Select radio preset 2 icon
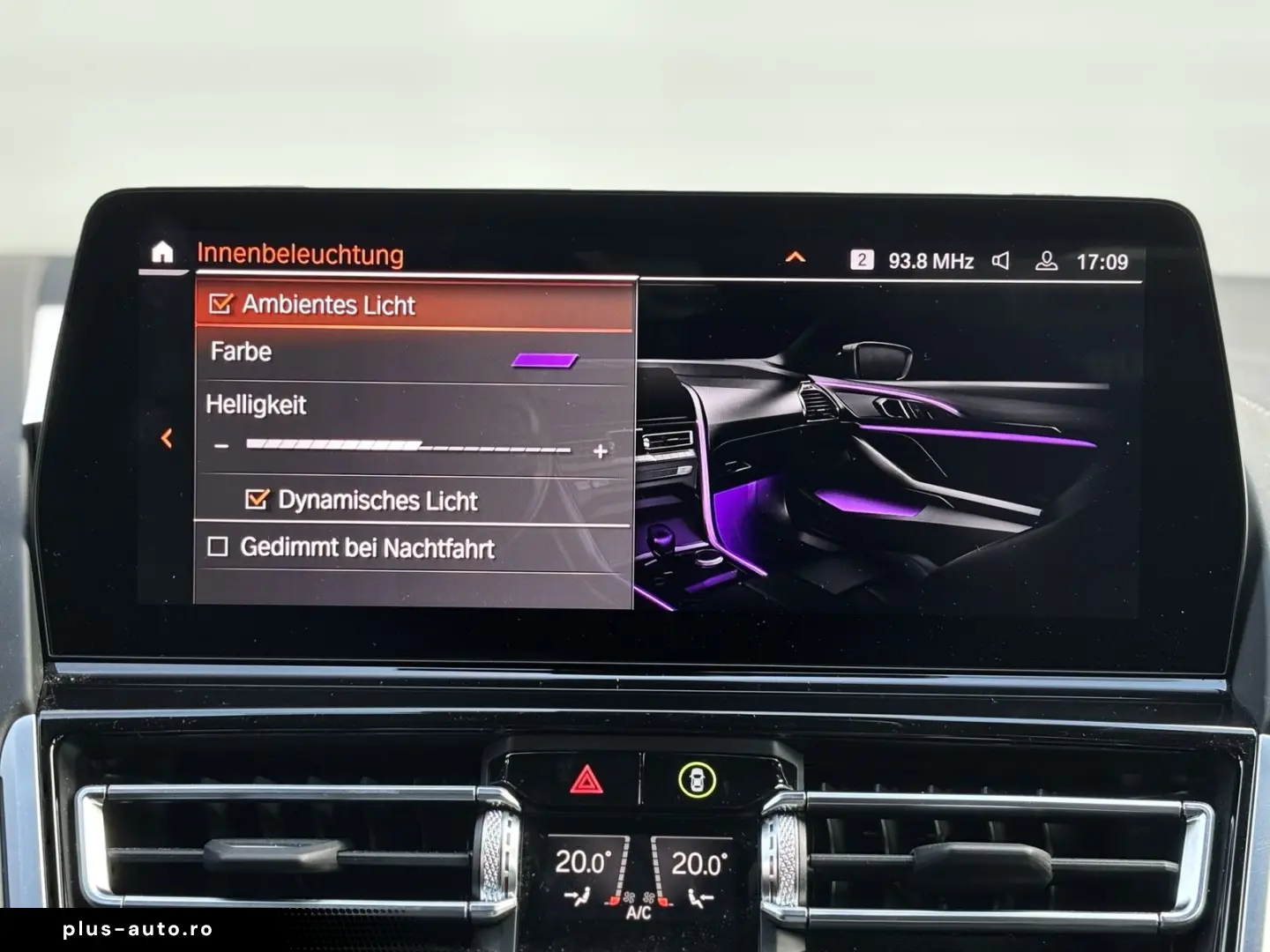The width and height of the screenshot is (1270, 952). 863,259
